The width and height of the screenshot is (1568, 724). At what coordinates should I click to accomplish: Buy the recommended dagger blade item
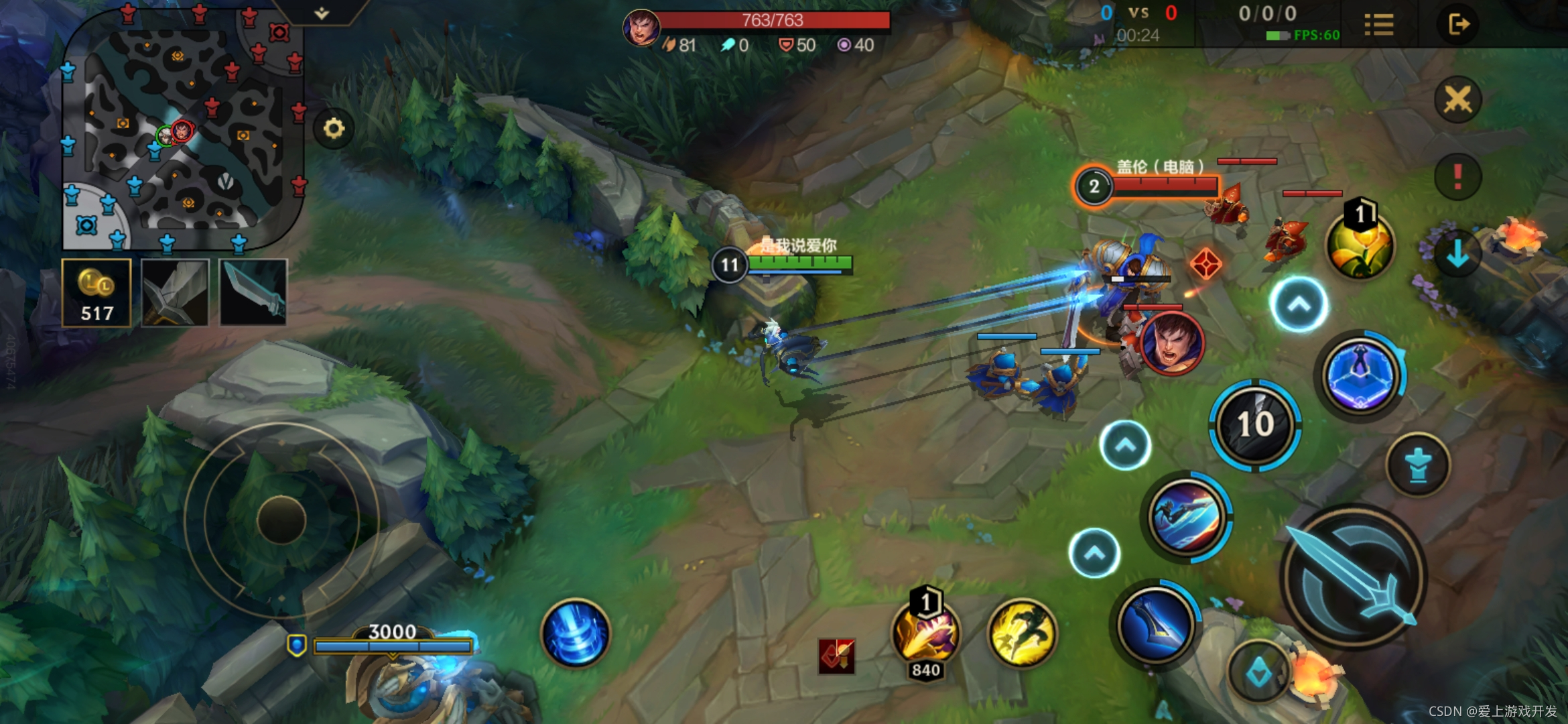tap(253, 293)
